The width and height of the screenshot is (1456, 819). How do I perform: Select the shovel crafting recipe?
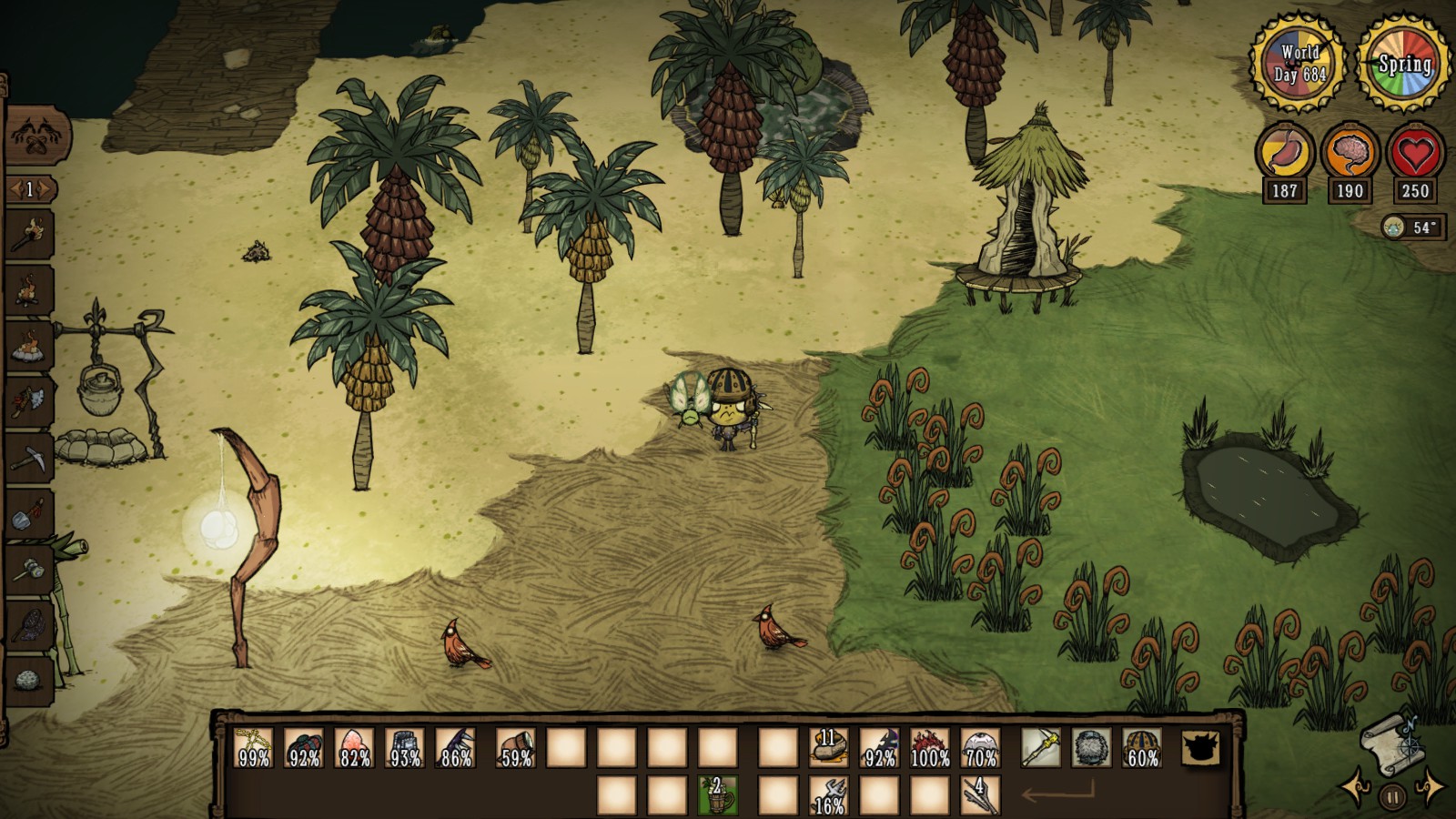30,514
